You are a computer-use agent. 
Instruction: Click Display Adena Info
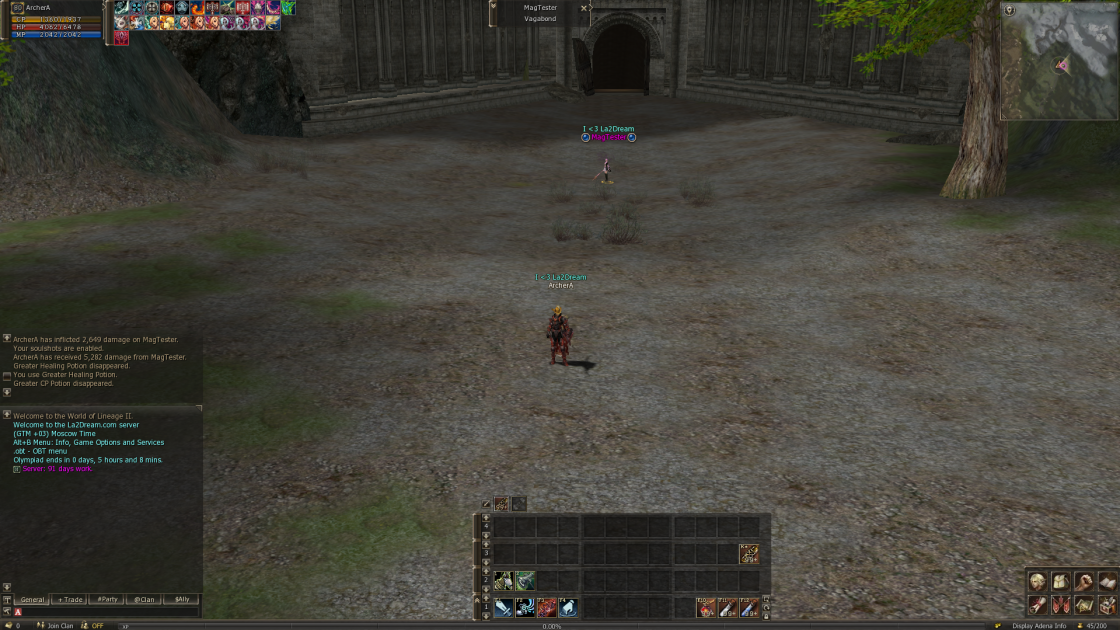pos(1038,626)
